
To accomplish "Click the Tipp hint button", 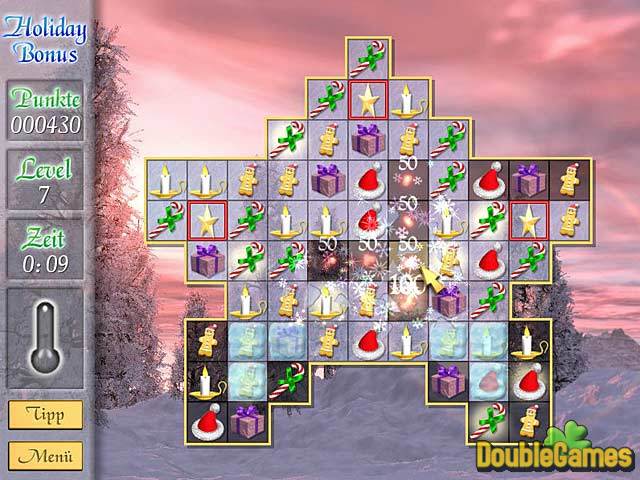I will (46, 414).
